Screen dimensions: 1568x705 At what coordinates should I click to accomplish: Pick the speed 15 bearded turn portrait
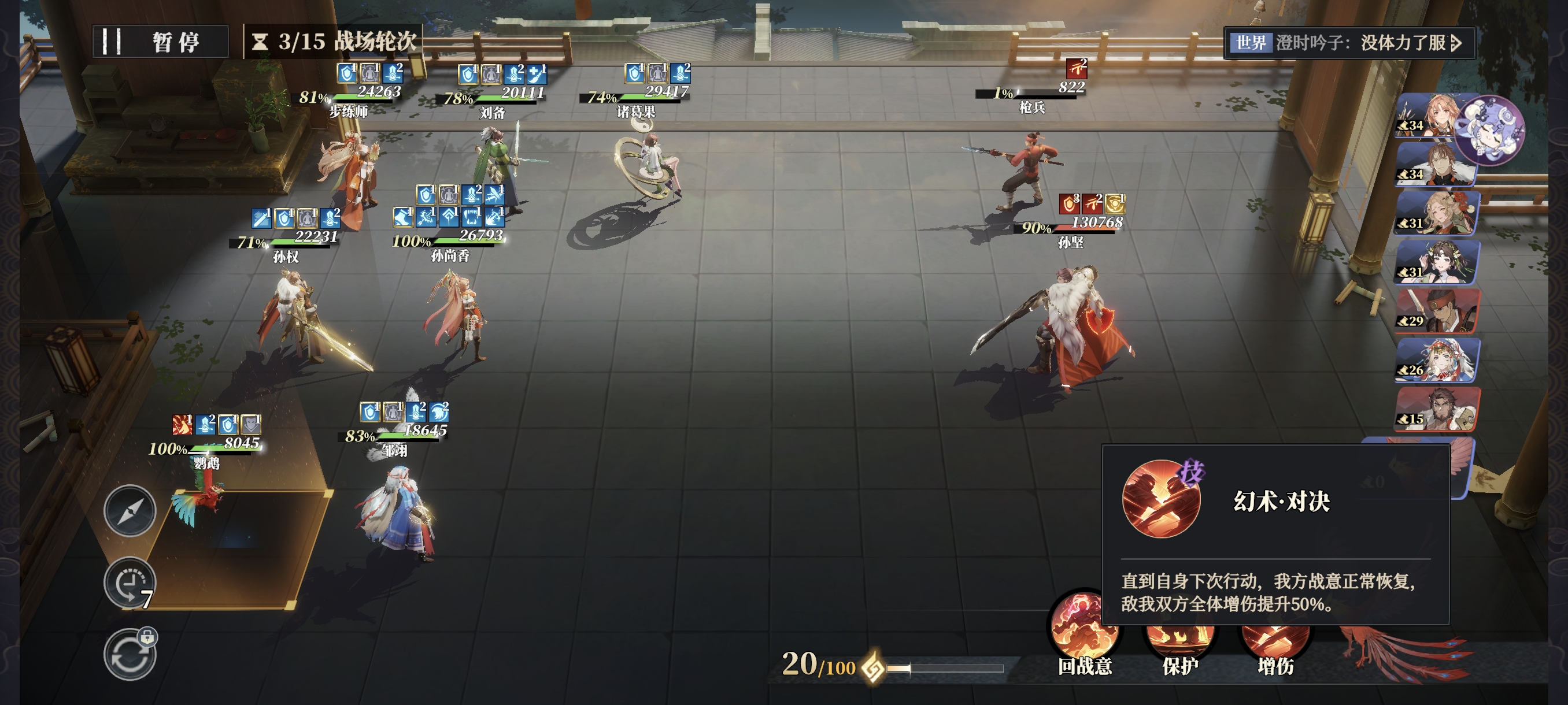pyautogui.click(x=1437, y=409)
